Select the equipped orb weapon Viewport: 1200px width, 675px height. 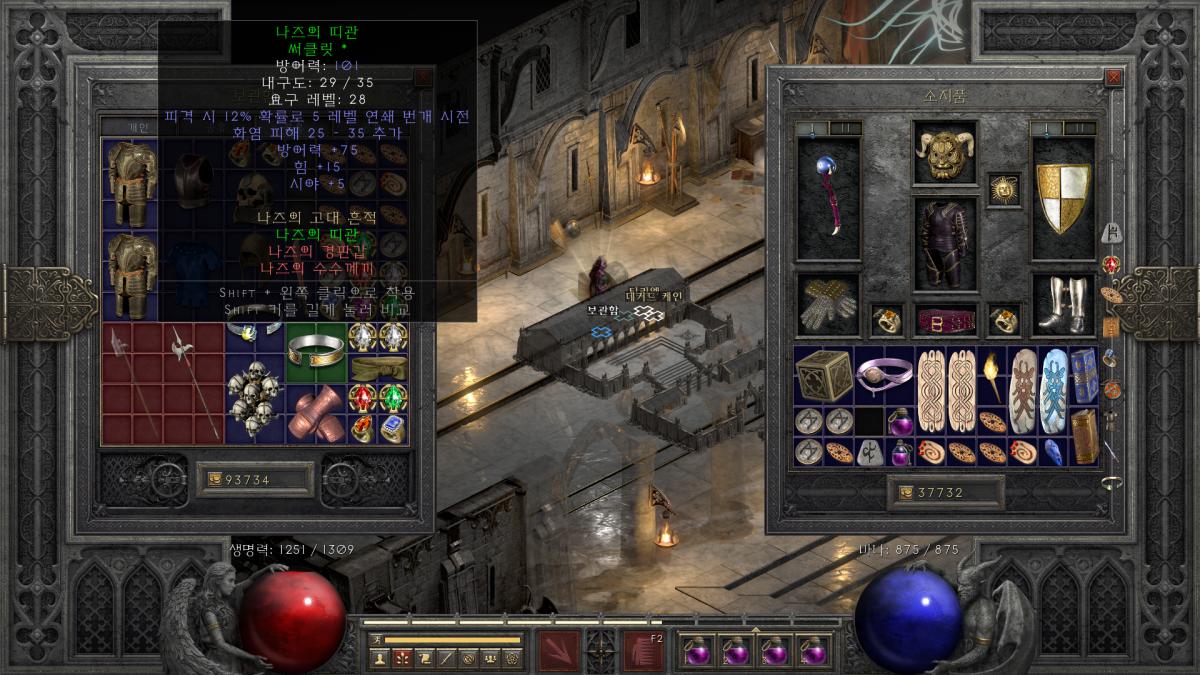[x=828, y=196]
